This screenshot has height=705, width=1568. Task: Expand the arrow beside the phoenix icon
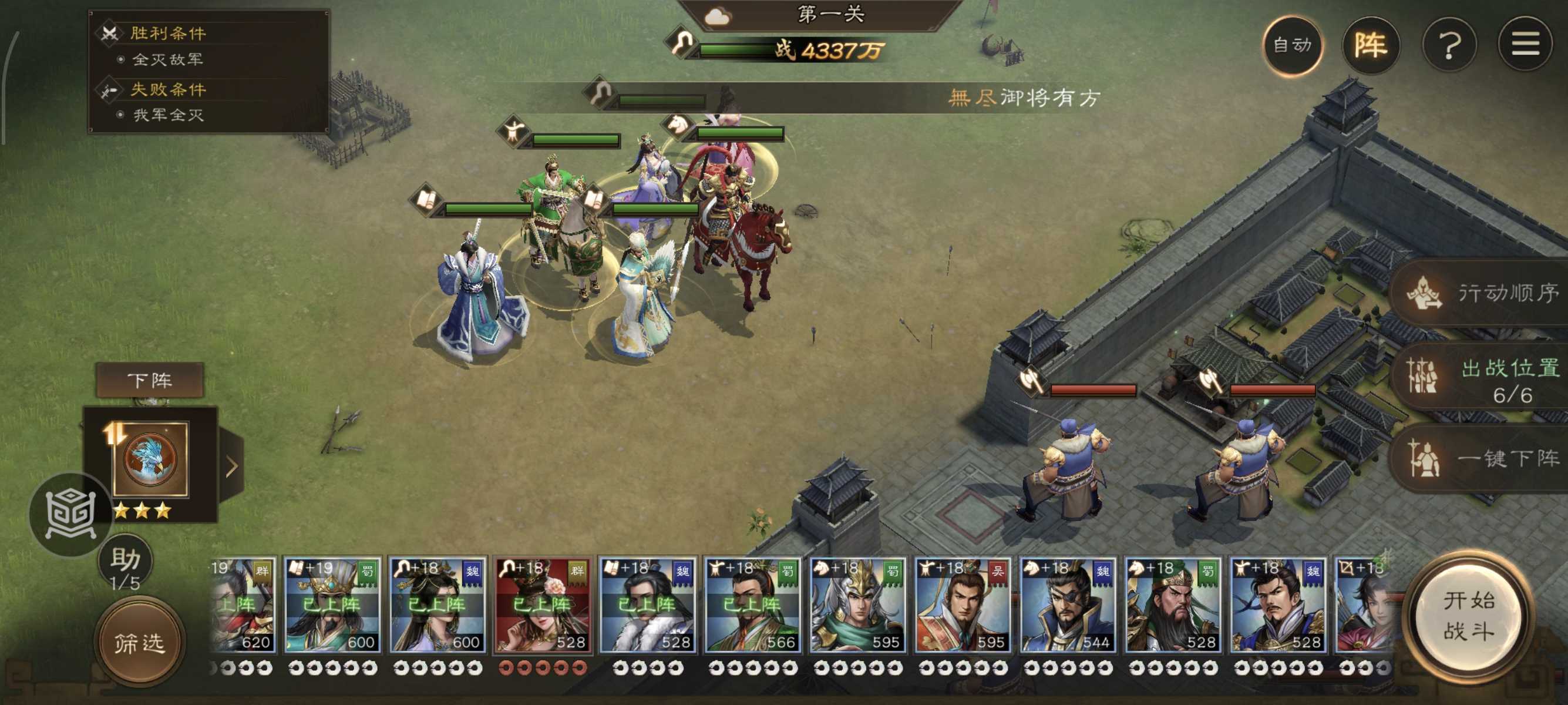(x=231, y=466)
